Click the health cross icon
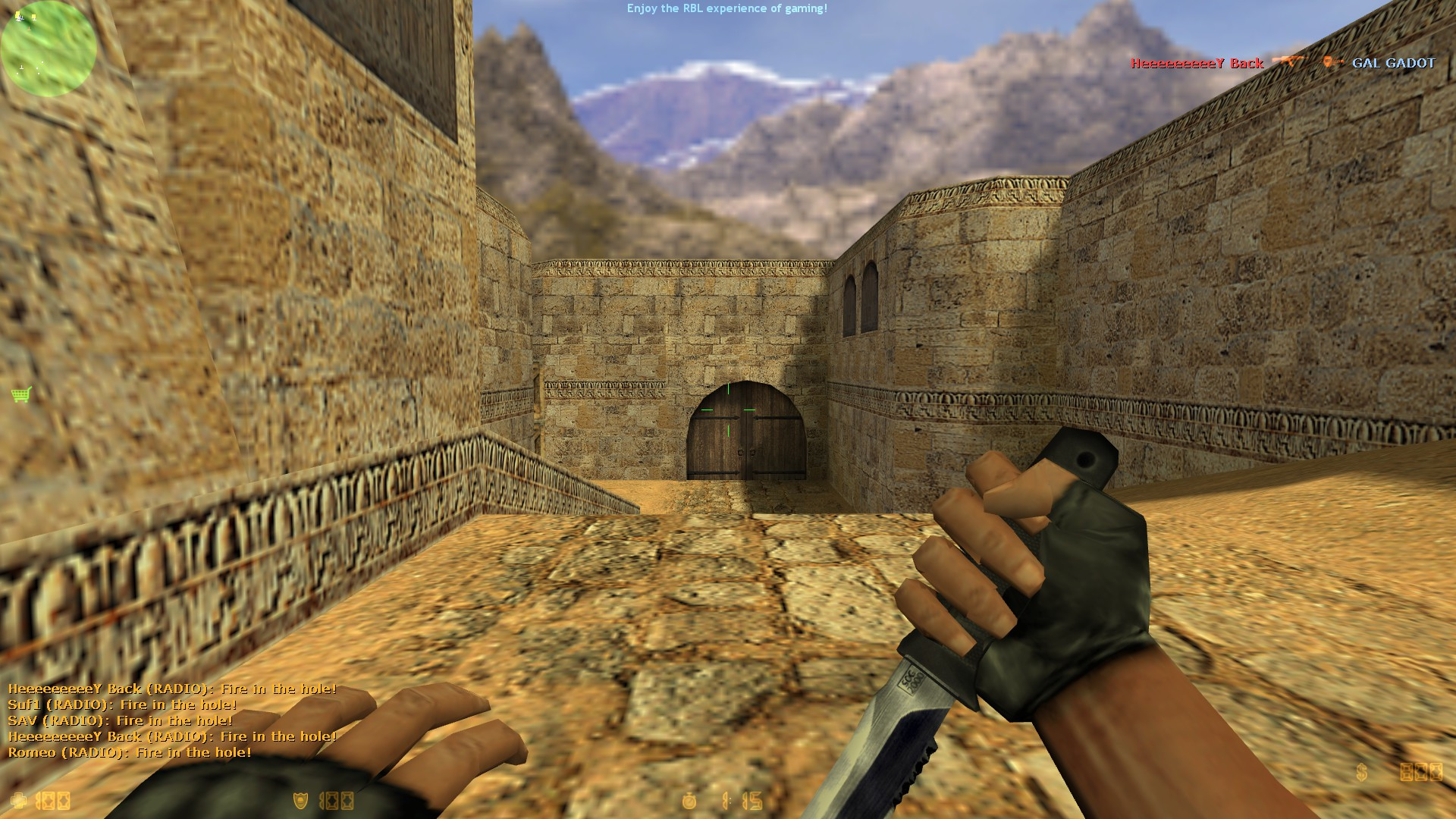 (18, 800)
